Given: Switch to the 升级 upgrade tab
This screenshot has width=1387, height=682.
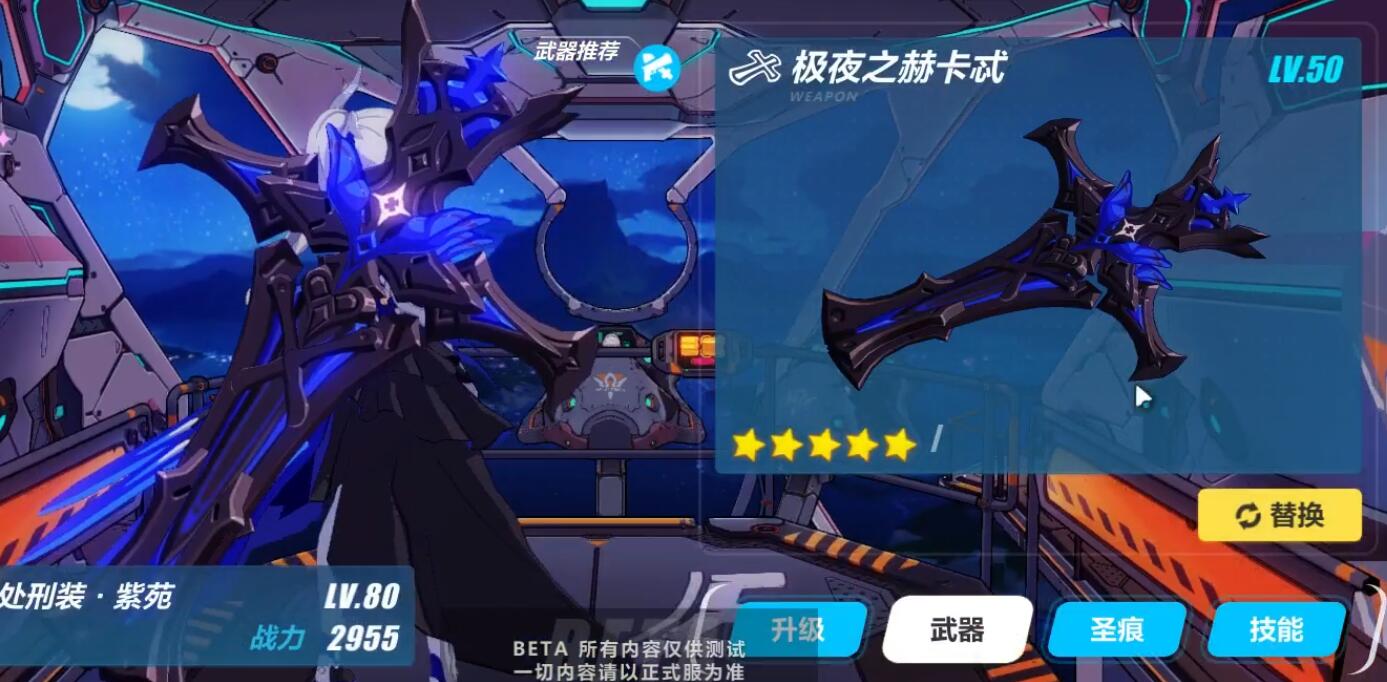Looking at the screenshot, I should 797,630.
